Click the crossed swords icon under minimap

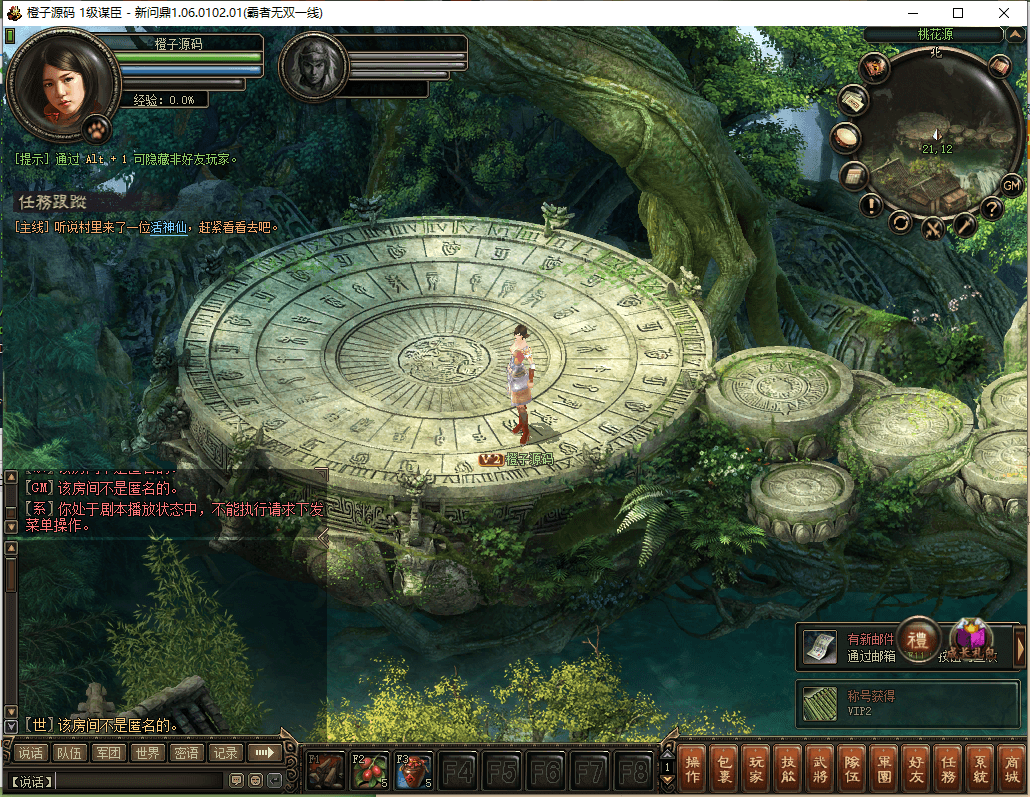point(933,228)
